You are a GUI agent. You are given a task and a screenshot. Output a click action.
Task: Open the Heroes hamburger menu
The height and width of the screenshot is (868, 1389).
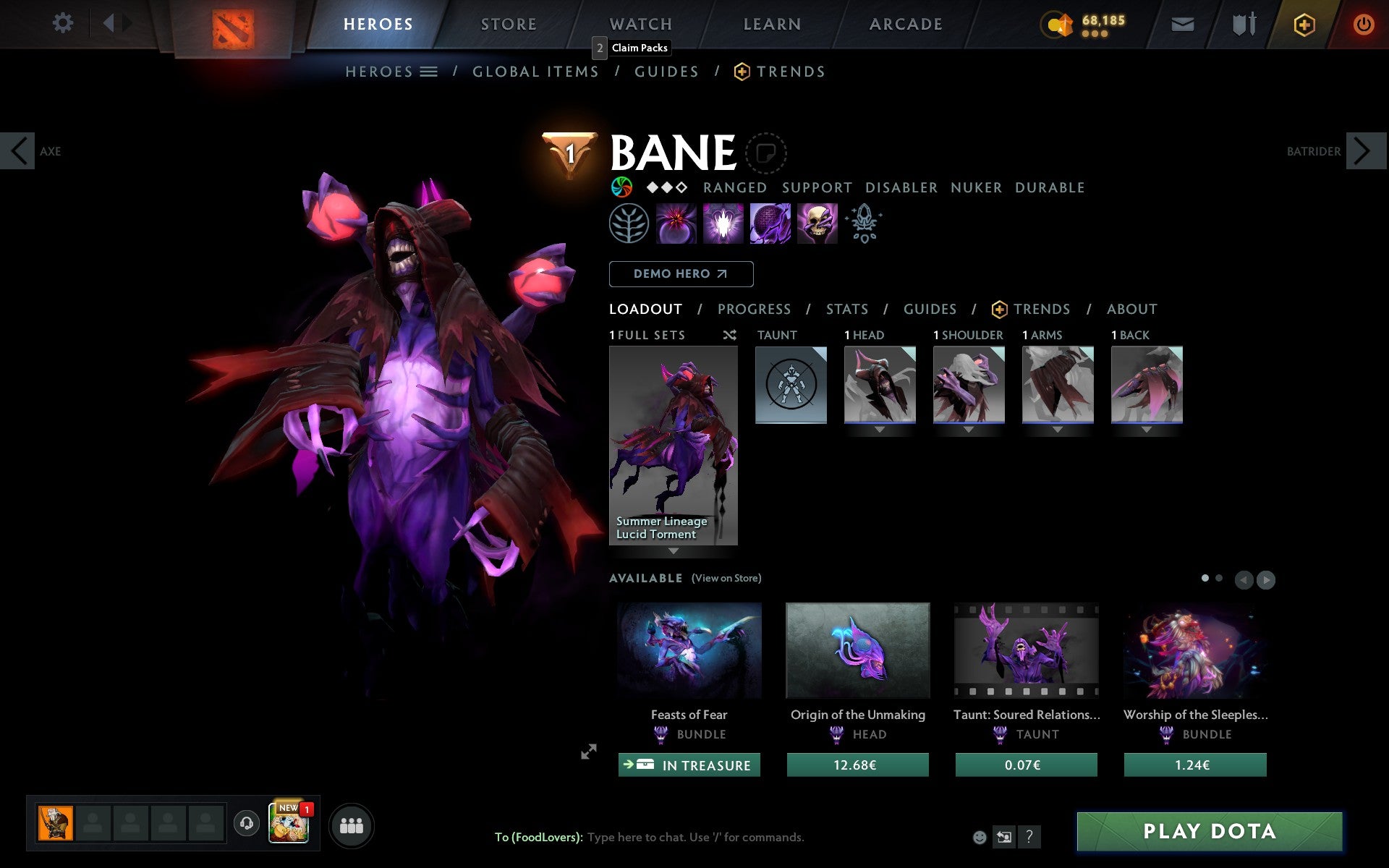click(430, 72)
